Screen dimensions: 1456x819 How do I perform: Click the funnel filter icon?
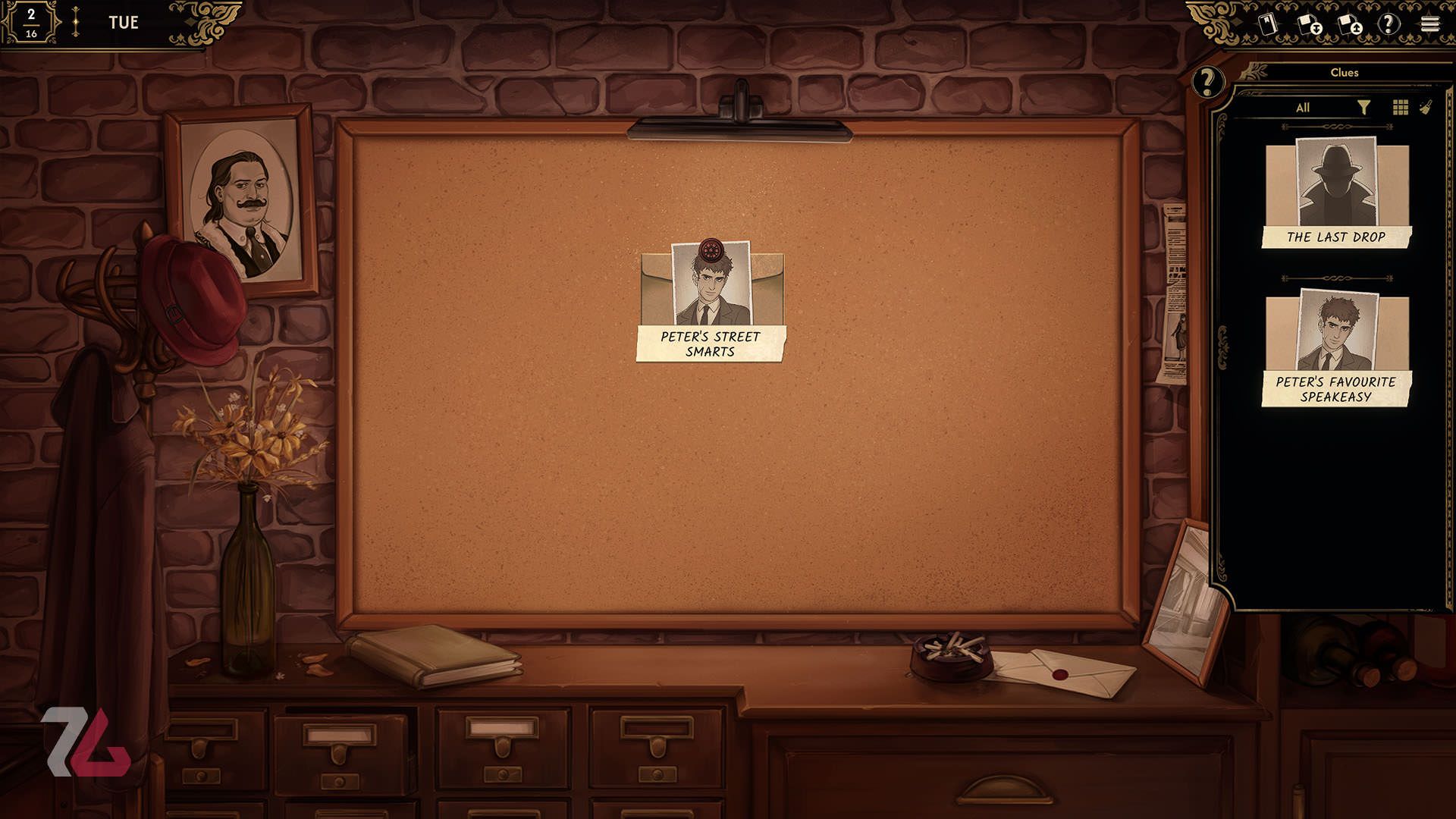1363,108
